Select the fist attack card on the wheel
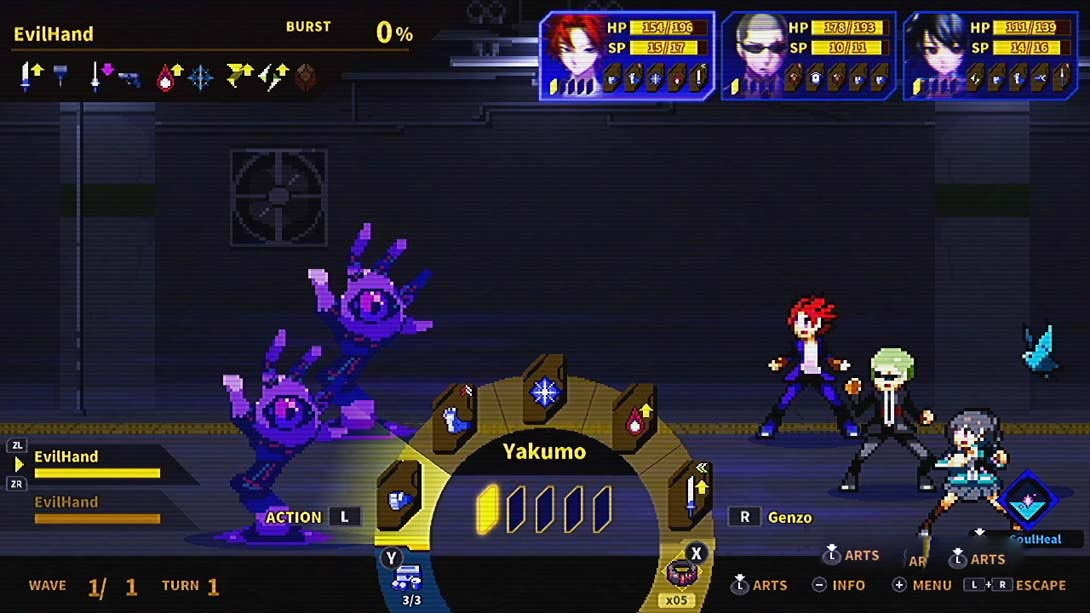 coord(400,497)
